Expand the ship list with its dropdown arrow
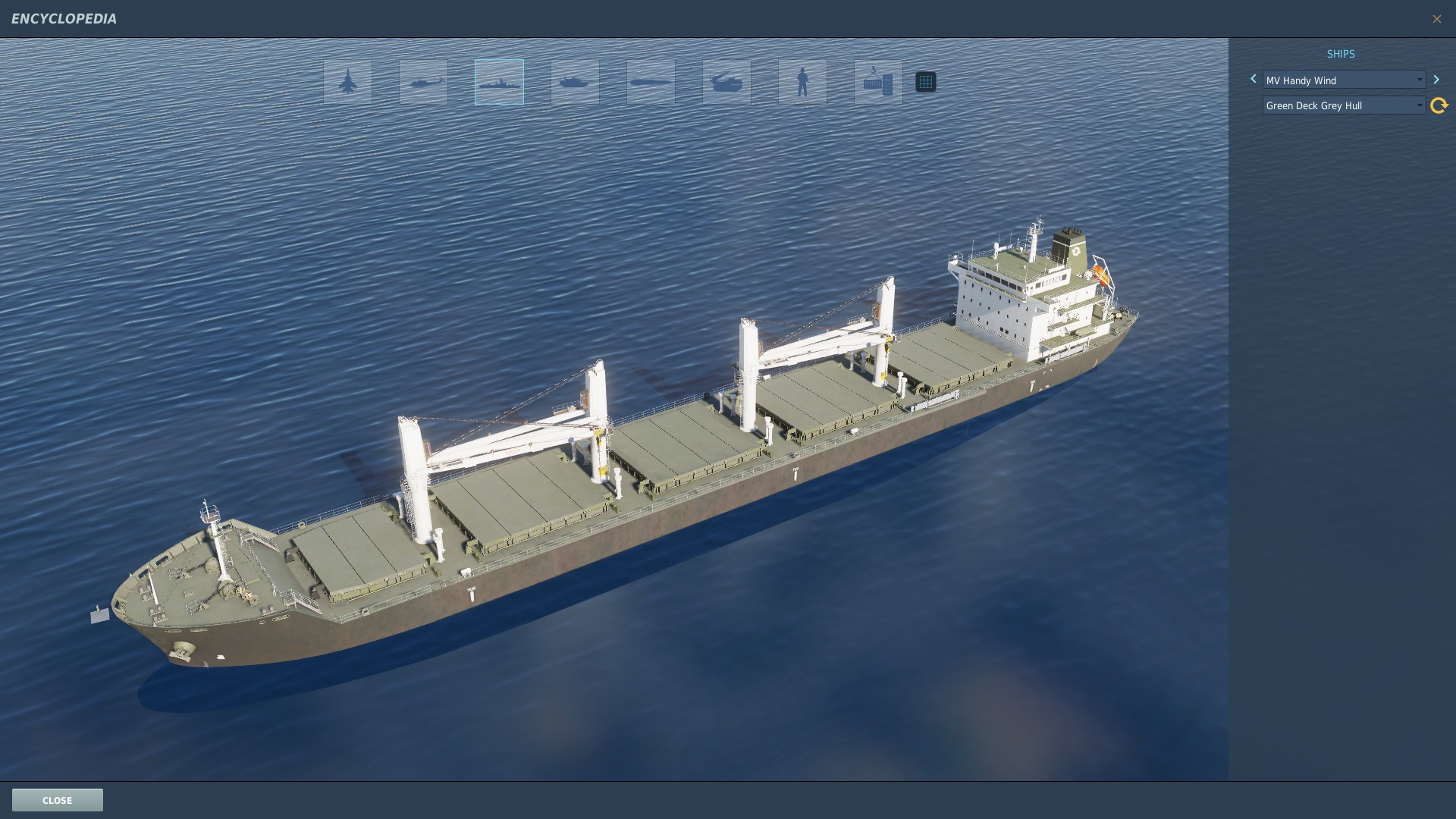This screenshot has width=1456, height=819. (1420, 80)
